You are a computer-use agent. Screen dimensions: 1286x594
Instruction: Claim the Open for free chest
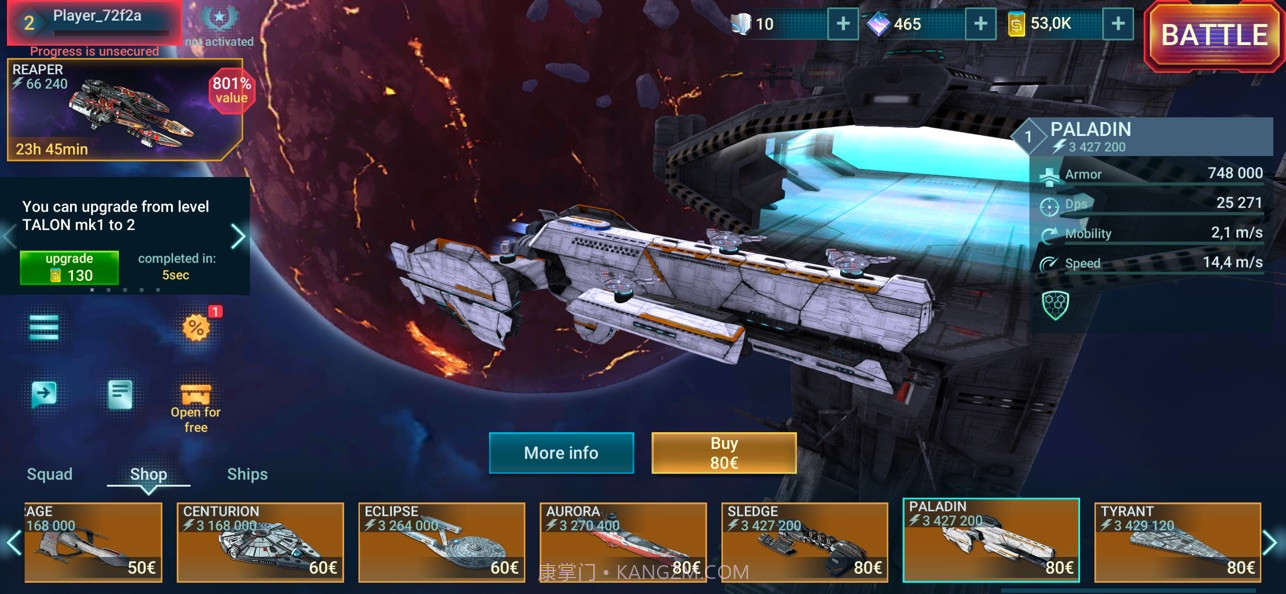pyautogui.click(x=196, y=404)
